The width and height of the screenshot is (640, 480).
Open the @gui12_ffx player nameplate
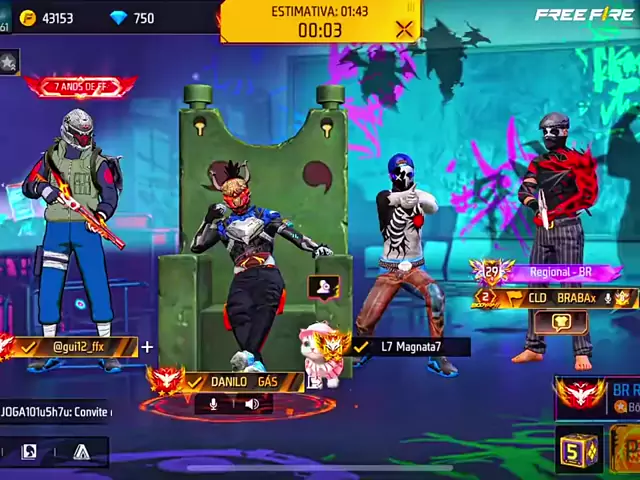click(x=80, y=347)
